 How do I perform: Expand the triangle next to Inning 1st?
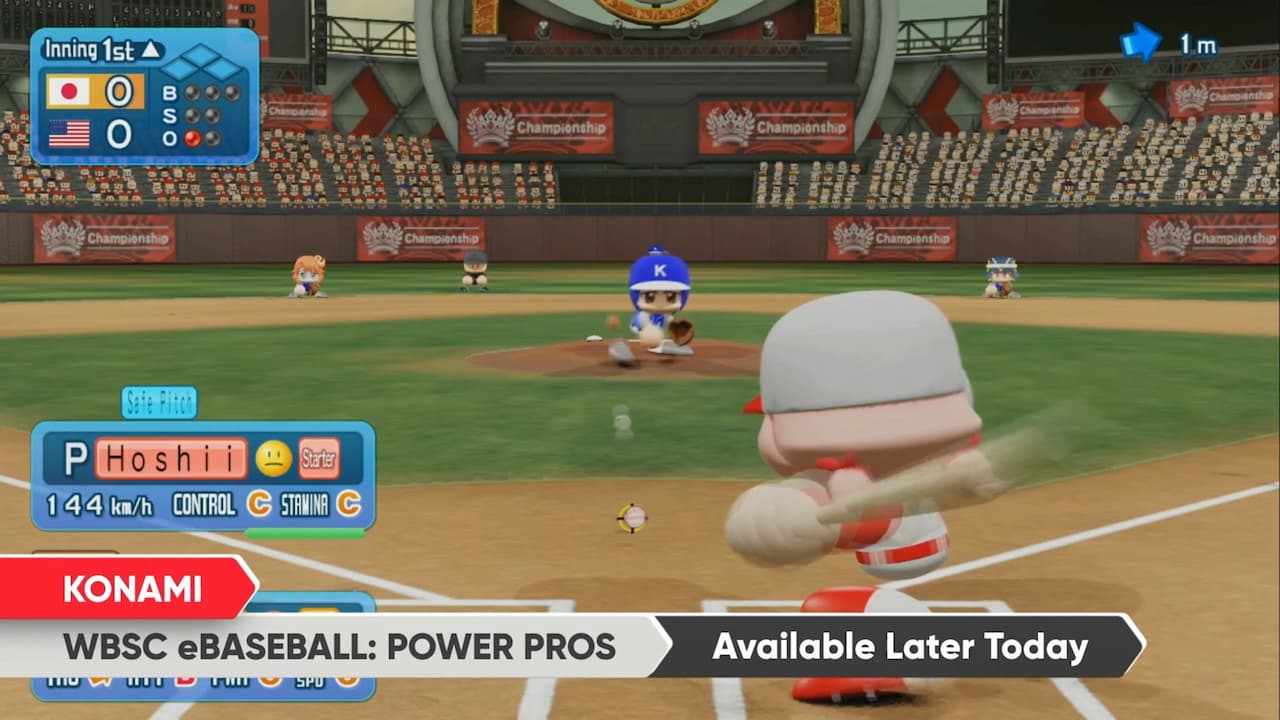pyautogui.click(x=151, y=51)
